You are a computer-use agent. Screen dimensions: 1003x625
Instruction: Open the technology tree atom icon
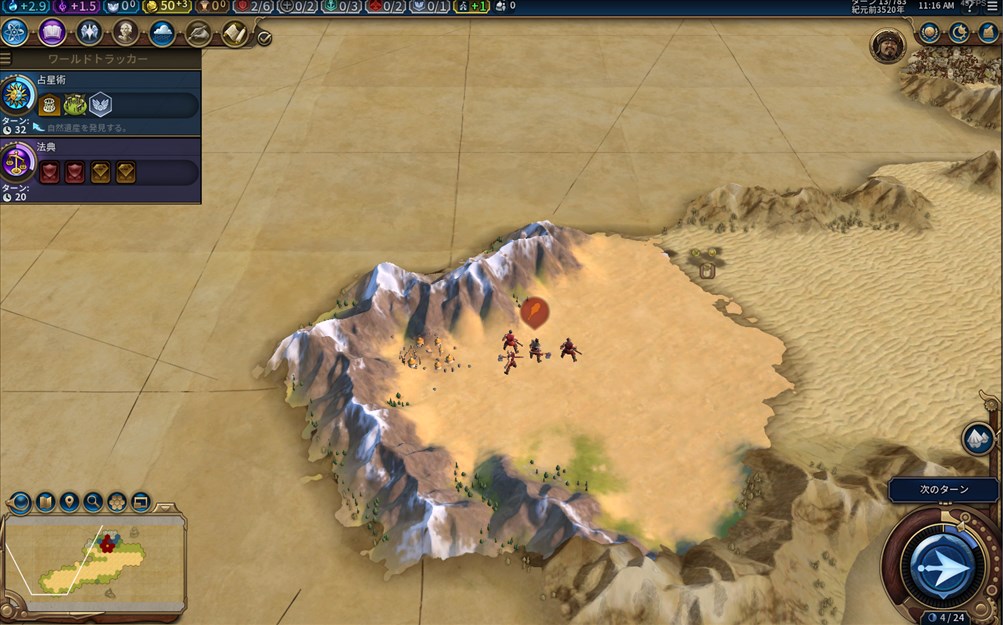click(x=15, y=33)
